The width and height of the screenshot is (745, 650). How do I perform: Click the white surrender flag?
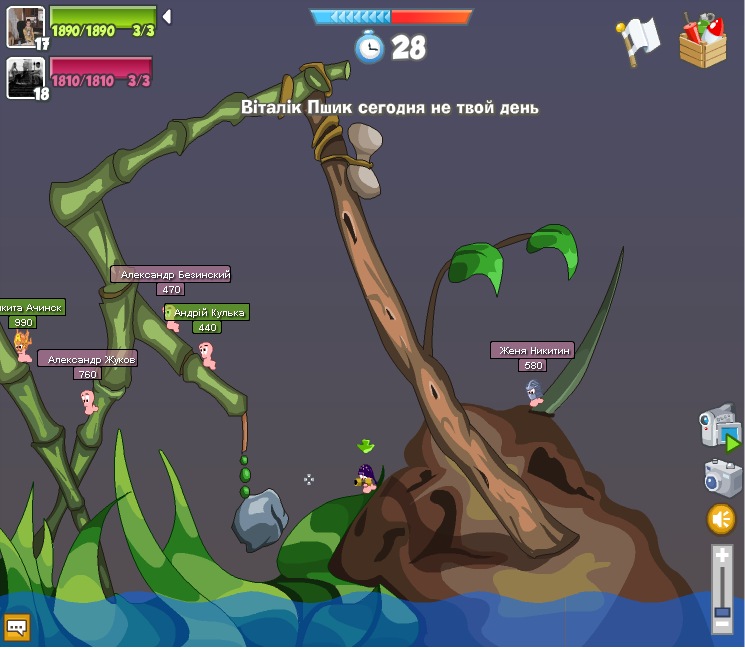(x=637, y=40)
